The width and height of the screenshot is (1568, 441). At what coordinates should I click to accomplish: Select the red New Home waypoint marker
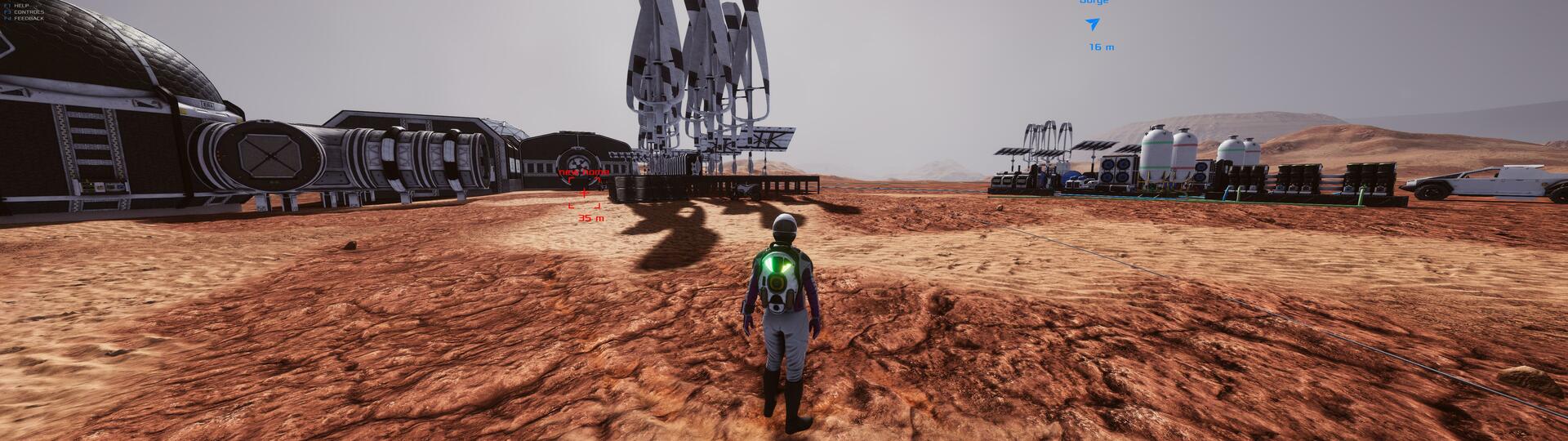pyautogui.click(x=584, y=194)
